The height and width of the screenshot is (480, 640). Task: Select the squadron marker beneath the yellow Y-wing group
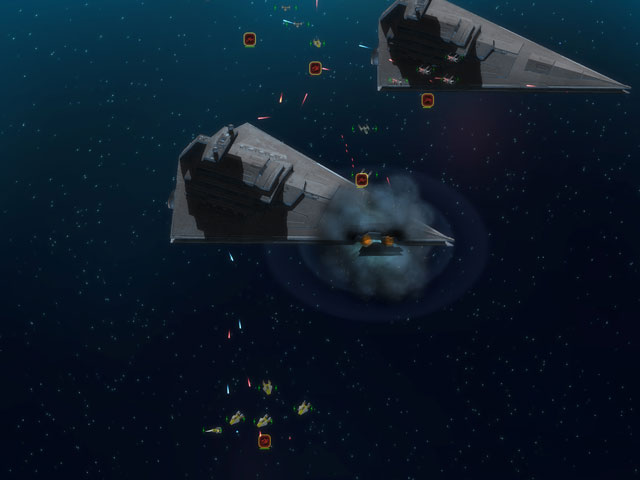[265, 440]
